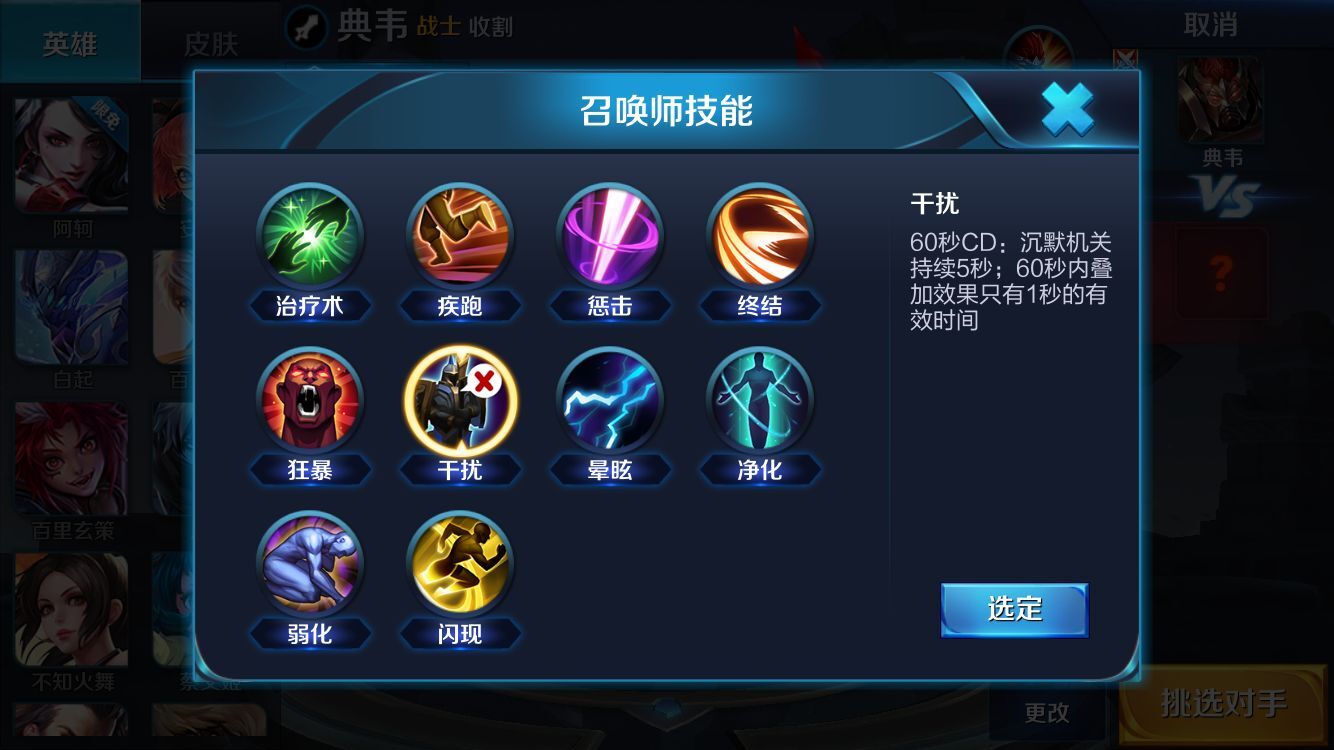The width and height of the screenshot is (1334, 750).
Task: Select the 弱化 (Weaken) summoner skill
Action: (311, 562)
